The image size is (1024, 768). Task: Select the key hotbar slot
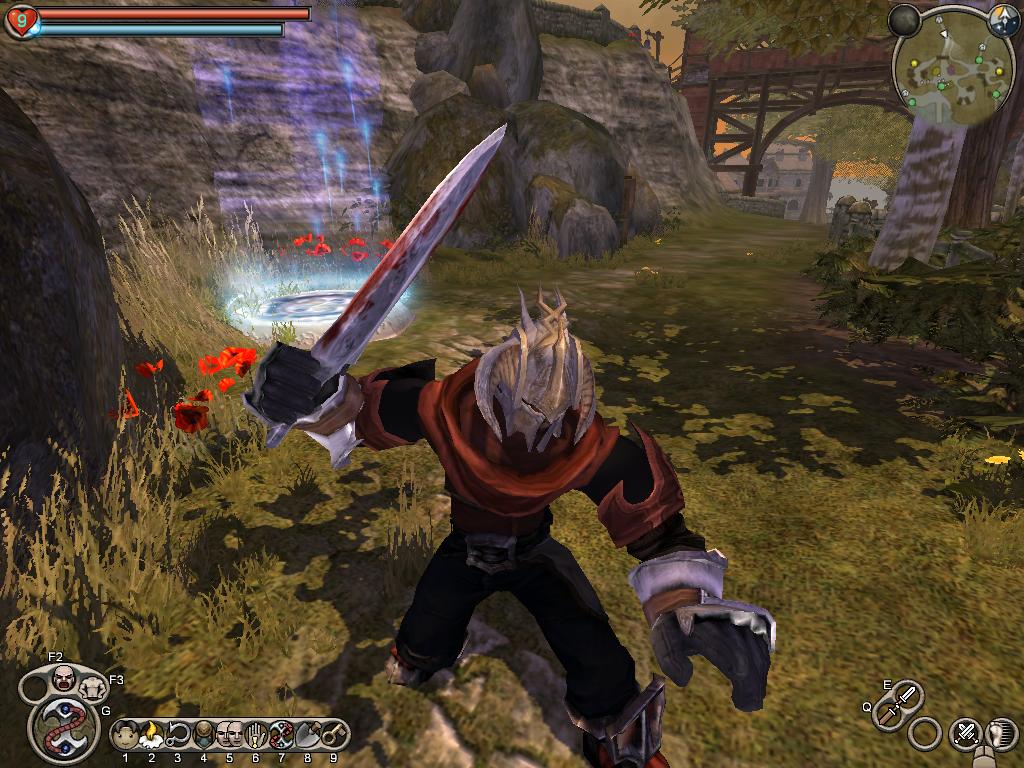[x=333, y=735]
